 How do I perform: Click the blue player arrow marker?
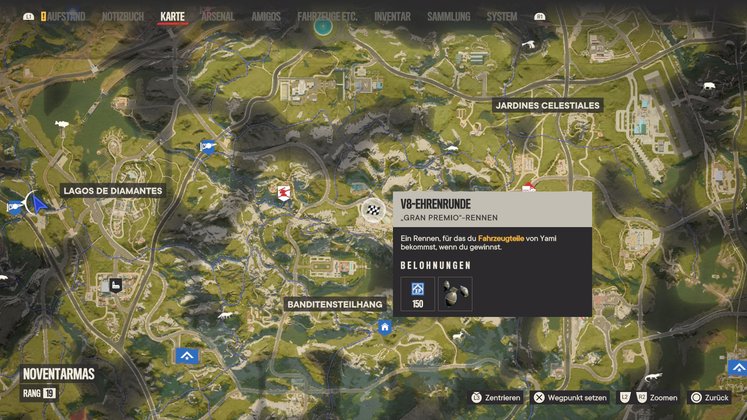pyautogui.click(x=40, y=204)
